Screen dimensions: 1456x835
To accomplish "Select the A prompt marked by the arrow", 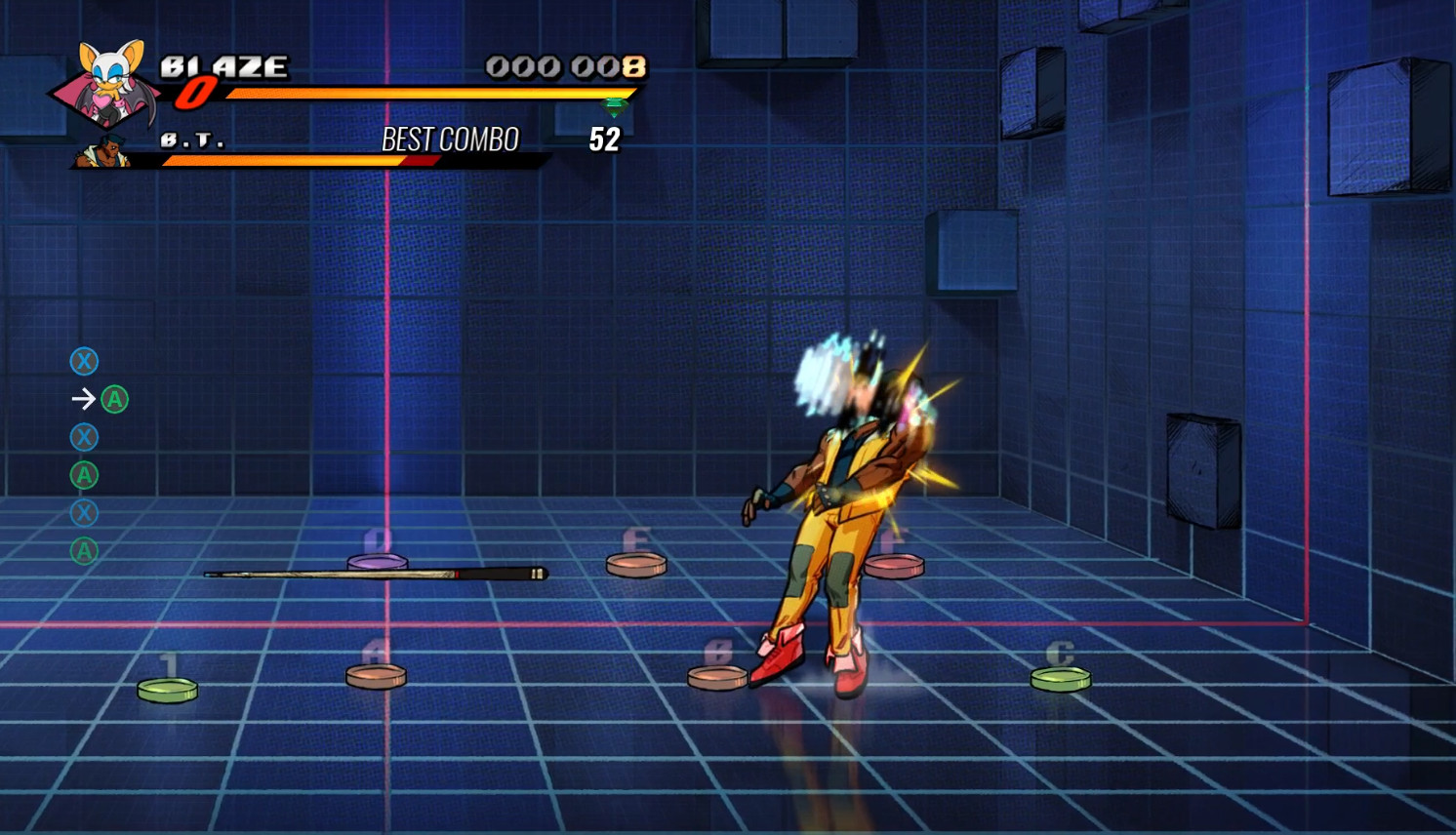I will tap(114, 399).
